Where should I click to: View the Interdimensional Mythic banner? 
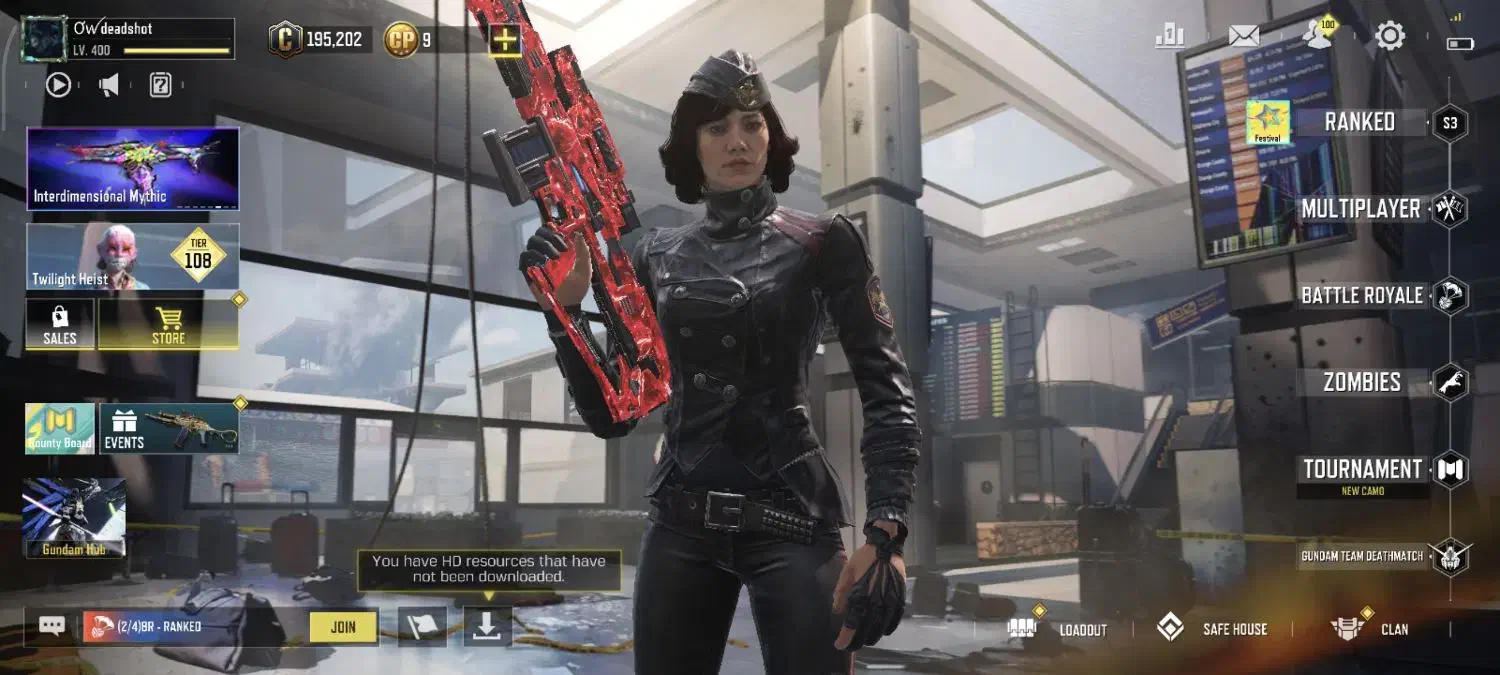133,168
